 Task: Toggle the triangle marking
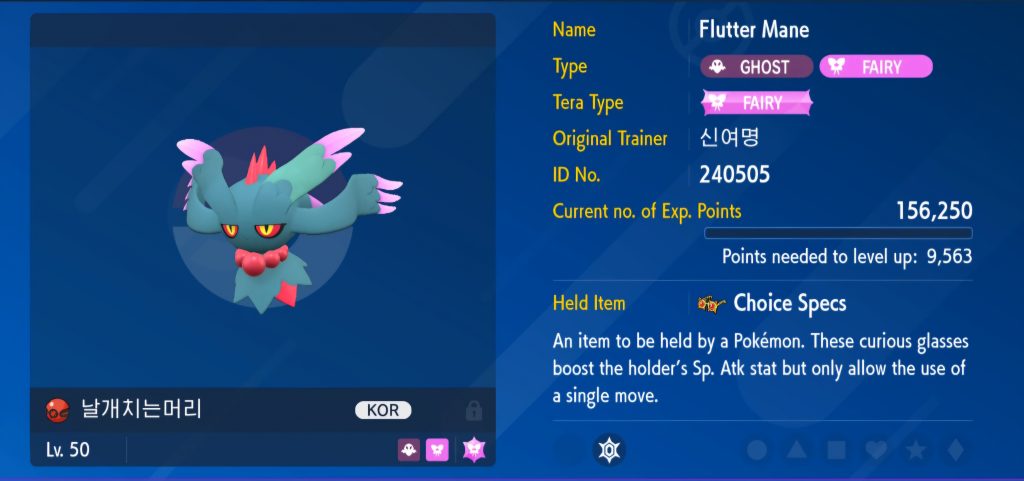coord(797,450)
